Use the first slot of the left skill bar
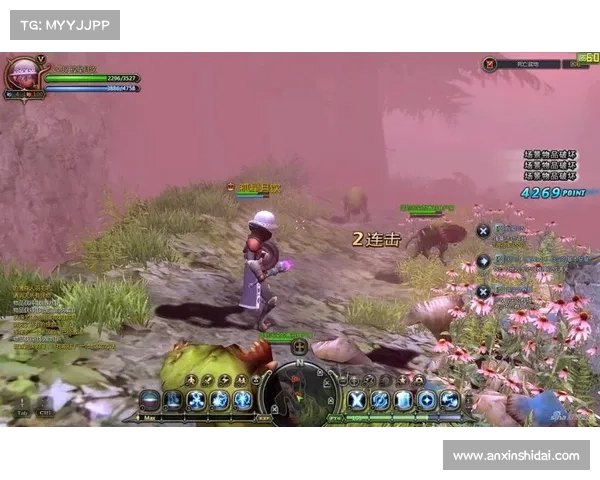The width and height of the screenshot is (600, 480). [150, 400]
